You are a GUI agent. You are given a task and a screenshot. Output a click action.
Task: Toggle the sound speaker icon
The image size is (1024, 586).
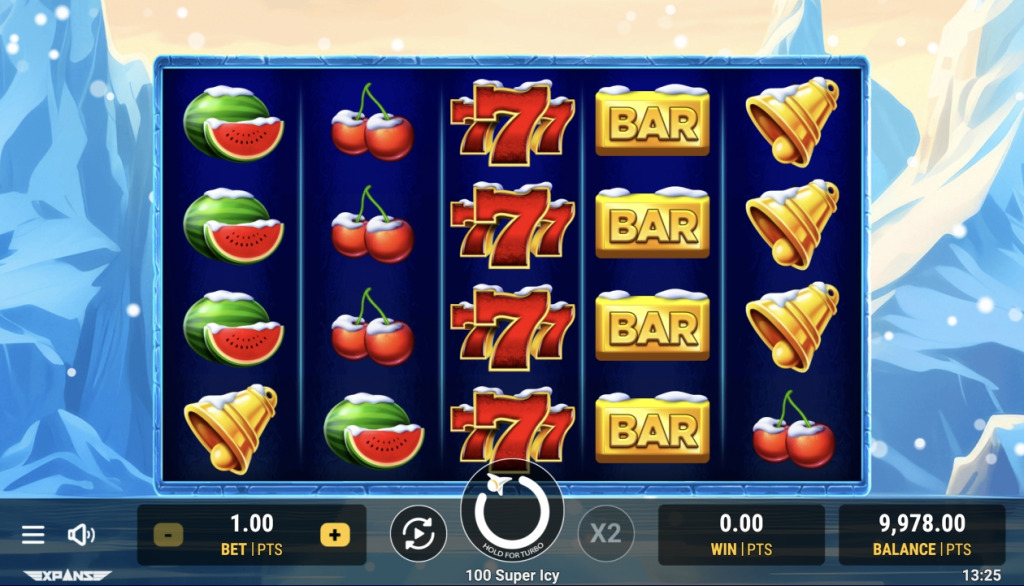pyautogui.click(x=80, y=535)
